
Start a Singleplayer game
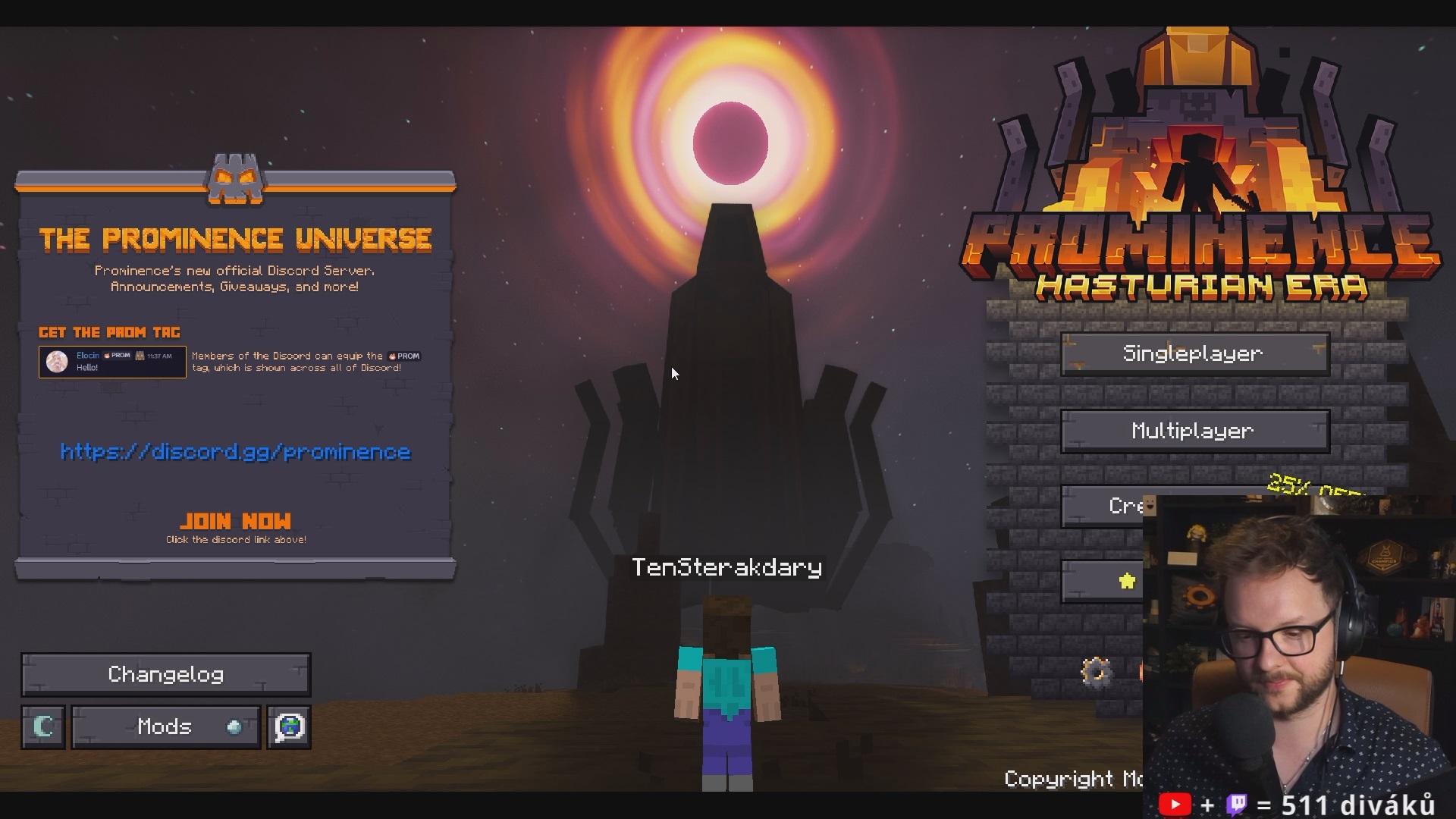coord(1194,354)
